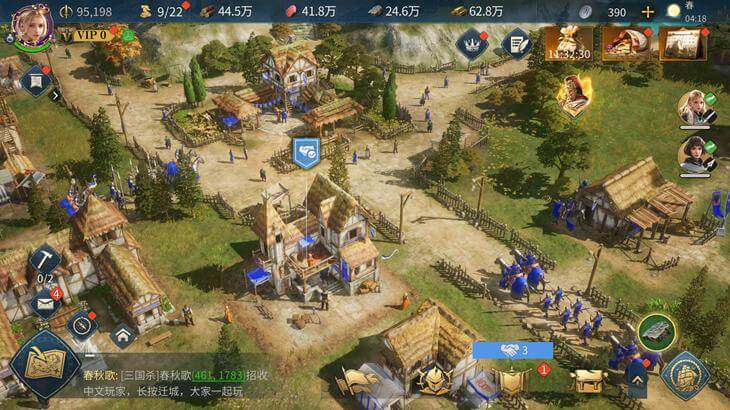Select the glowing red-caped hero icon

(x=574, y=96)
